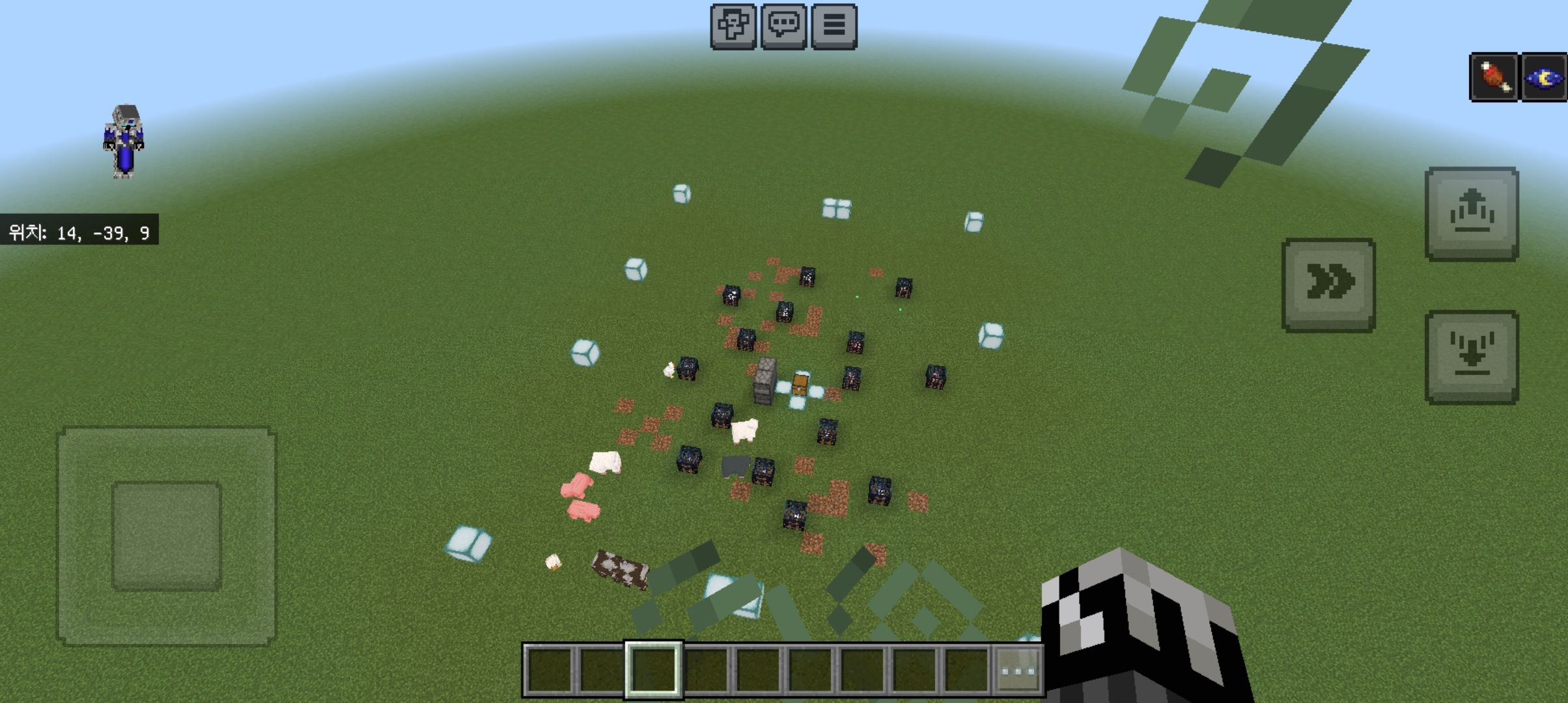Viewport: 1568px width, 703px height.
Task: Open the emote menu button
Action: point(733,26)
